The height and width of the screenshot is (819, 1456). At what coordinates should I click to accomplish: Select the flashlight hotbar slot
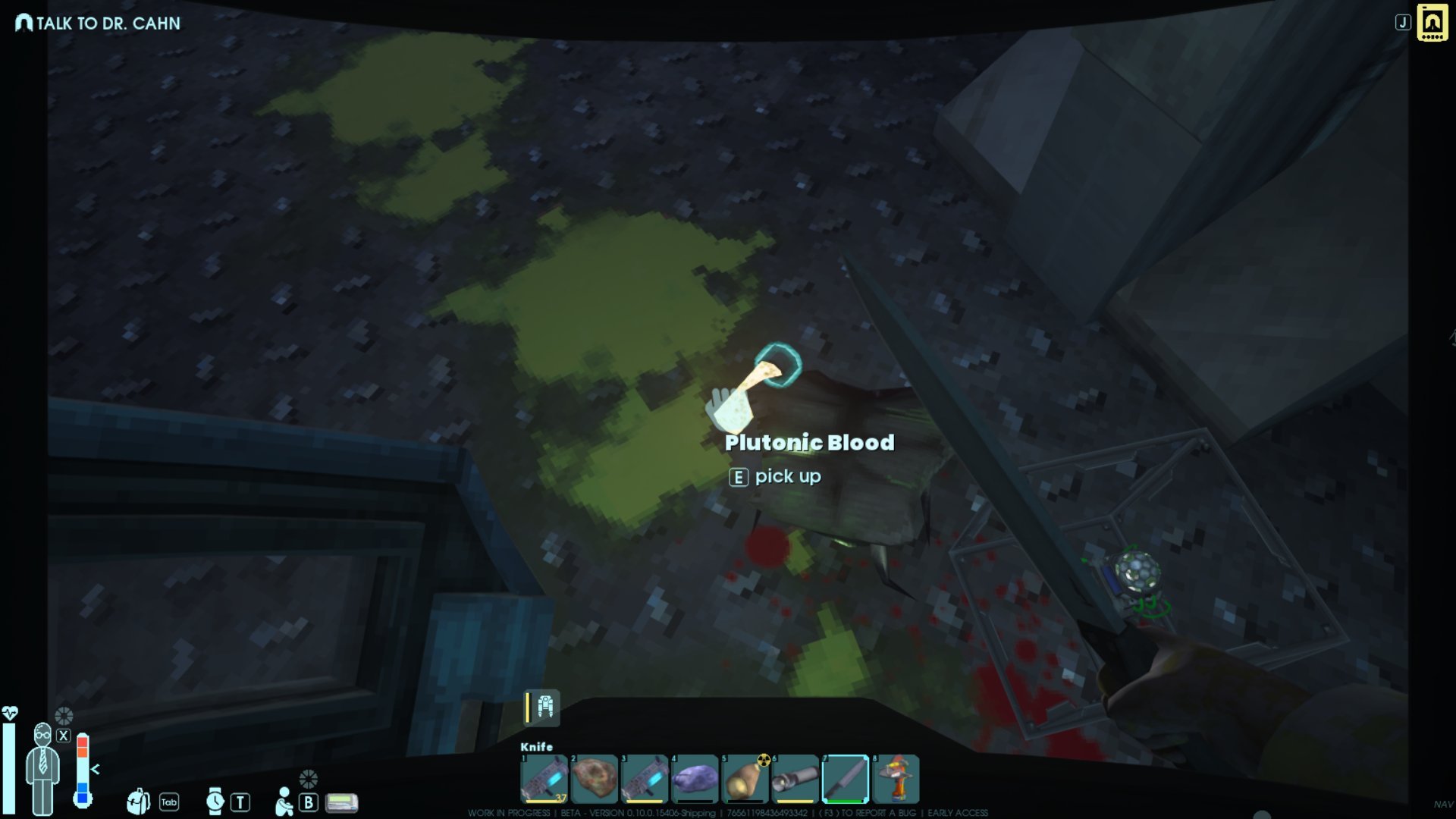click(x=795, y=779)
